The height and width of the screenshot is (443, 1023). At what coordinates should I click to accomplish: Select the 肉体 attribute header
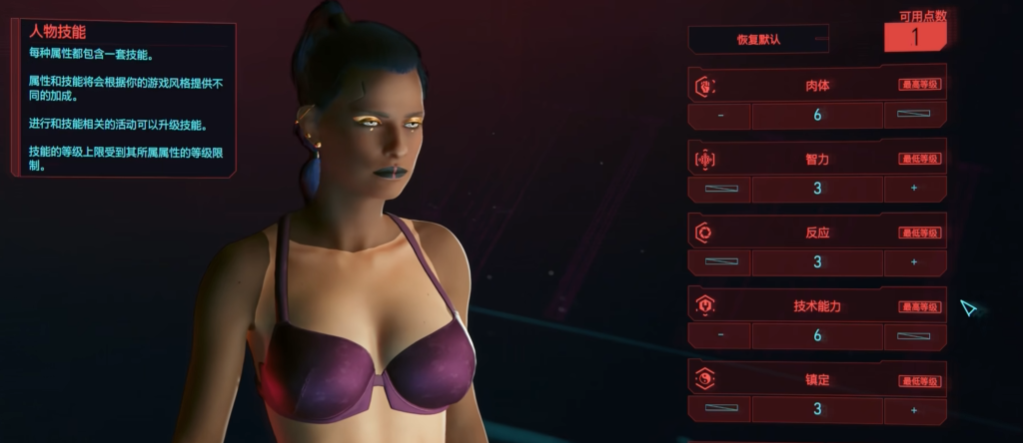816,86
